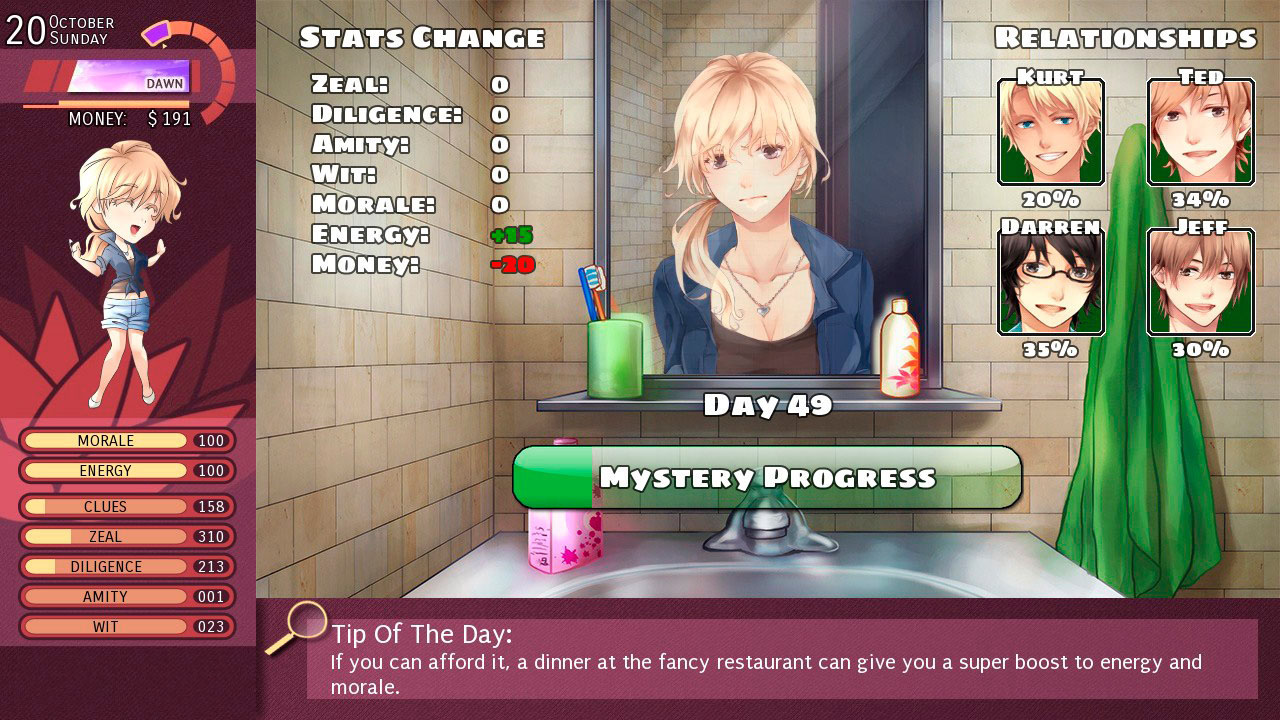Click the toothbrush in the cup
The image size is (1280, 720).
point(593,292)
